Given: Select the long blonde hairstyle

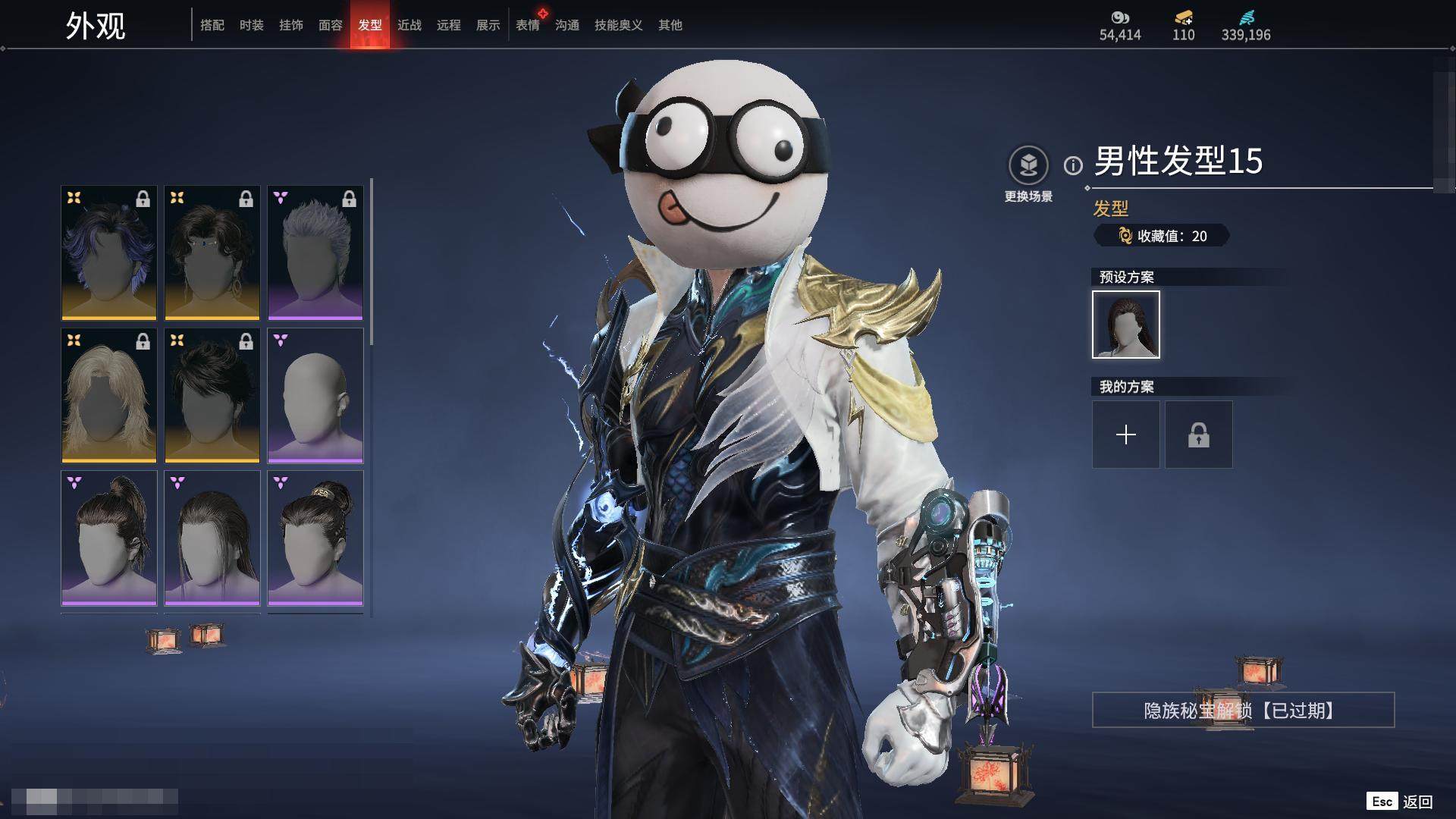Looking at the screenshot, I should [x=109, y=395].
